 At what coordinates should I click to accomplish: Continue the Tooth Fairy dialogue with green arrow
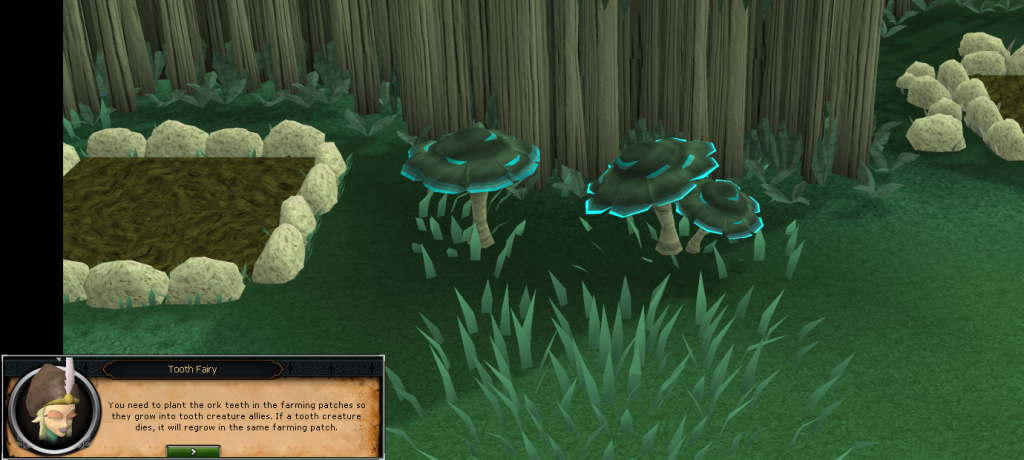tap(193, 451)
